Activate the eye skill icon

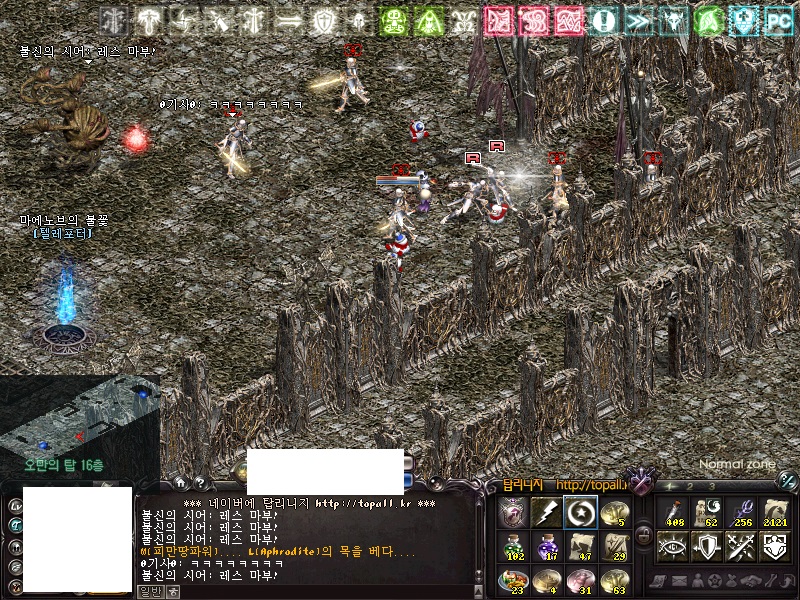click(672, 546)
